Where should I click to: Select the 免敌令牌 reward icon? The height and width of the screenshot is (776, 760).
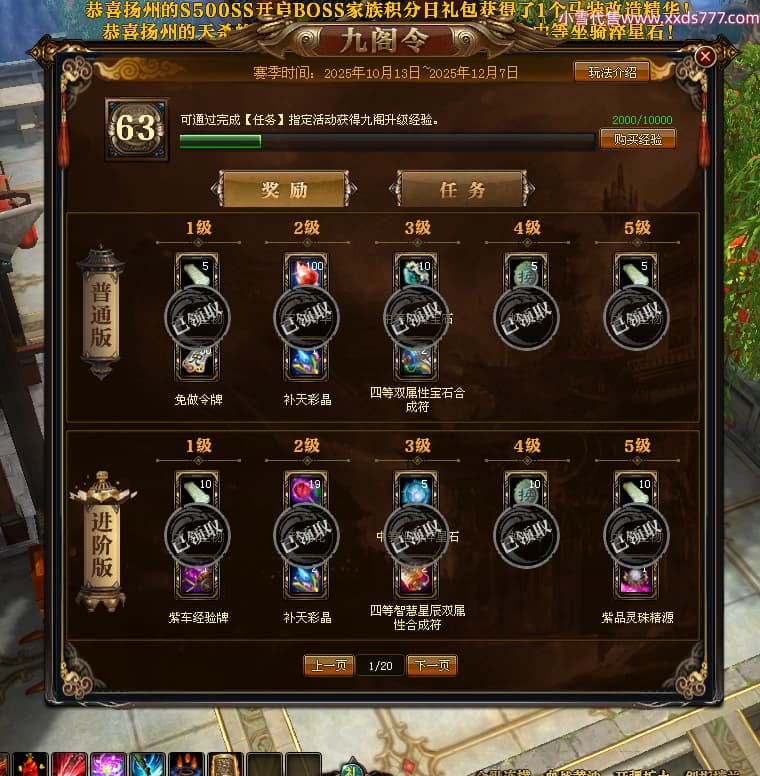(x=197, y=361)
